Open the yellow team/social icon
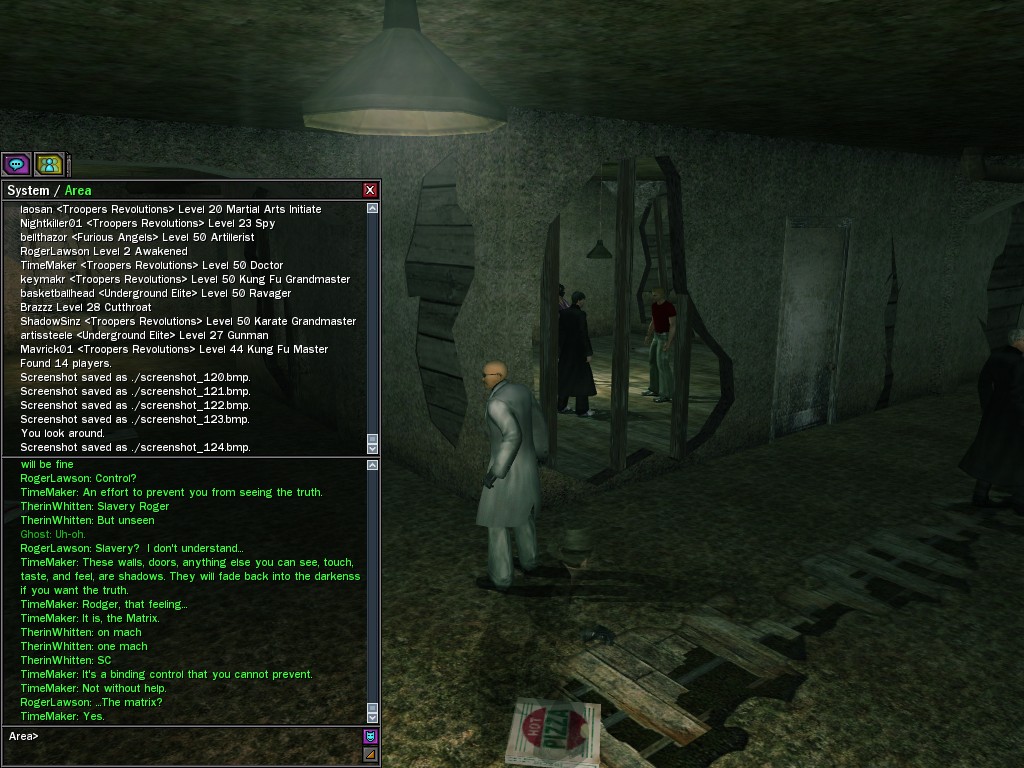1024x768 pixels. (x=49, y=164)
